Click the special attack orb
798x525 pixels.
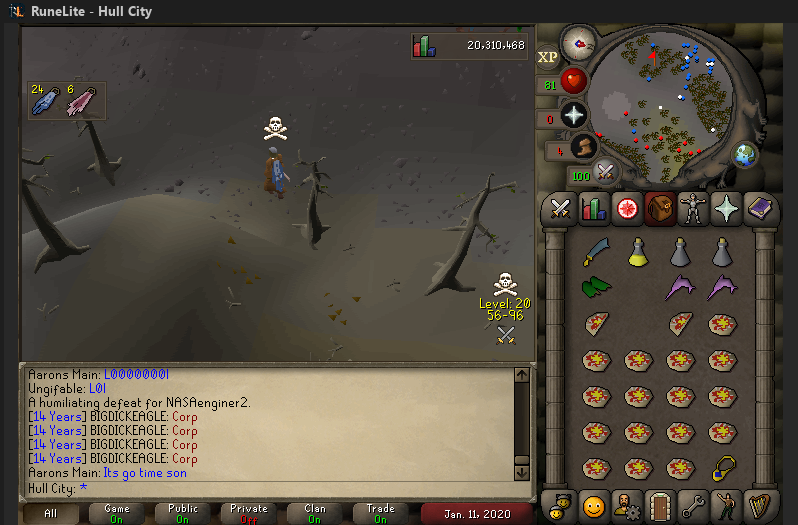pos(606,172)
